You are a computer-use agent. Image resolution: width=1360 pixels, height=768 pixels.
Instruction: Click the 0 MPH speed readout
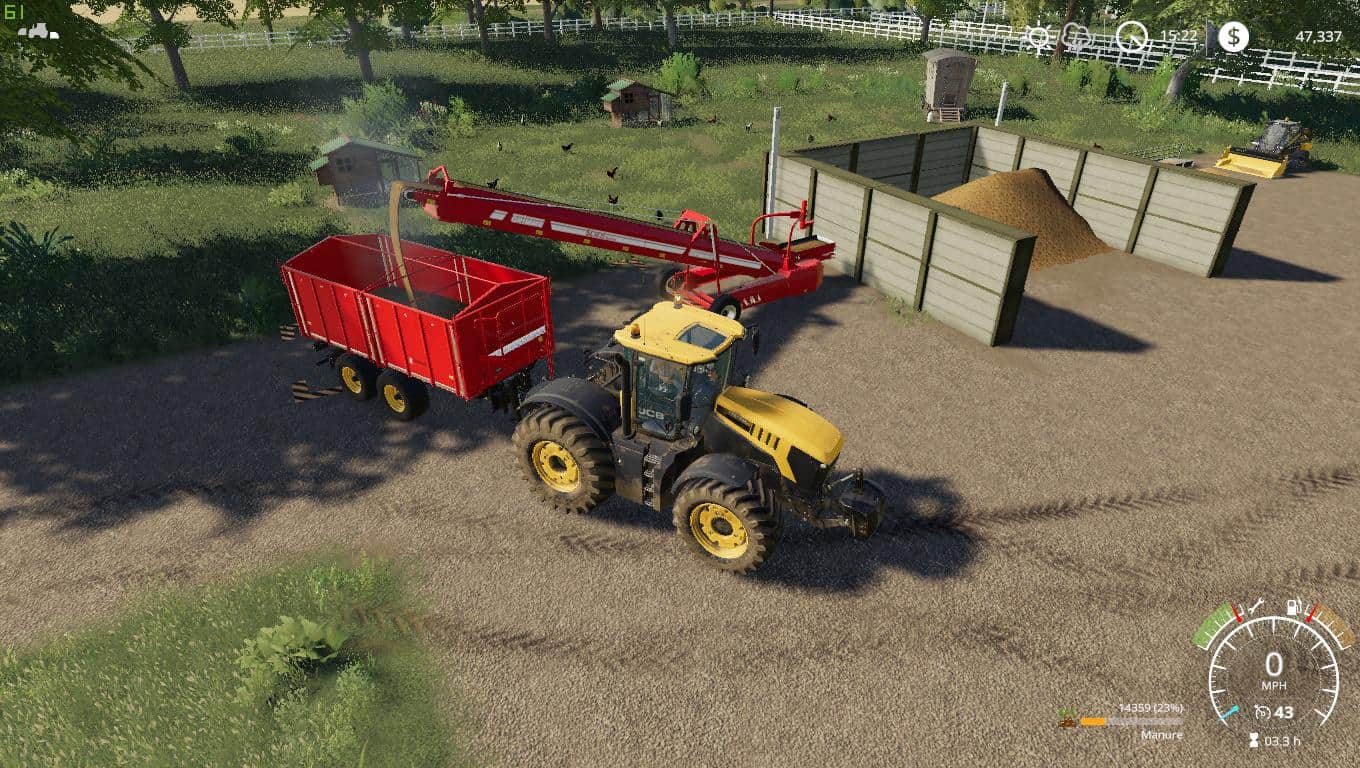point(1274,663)
